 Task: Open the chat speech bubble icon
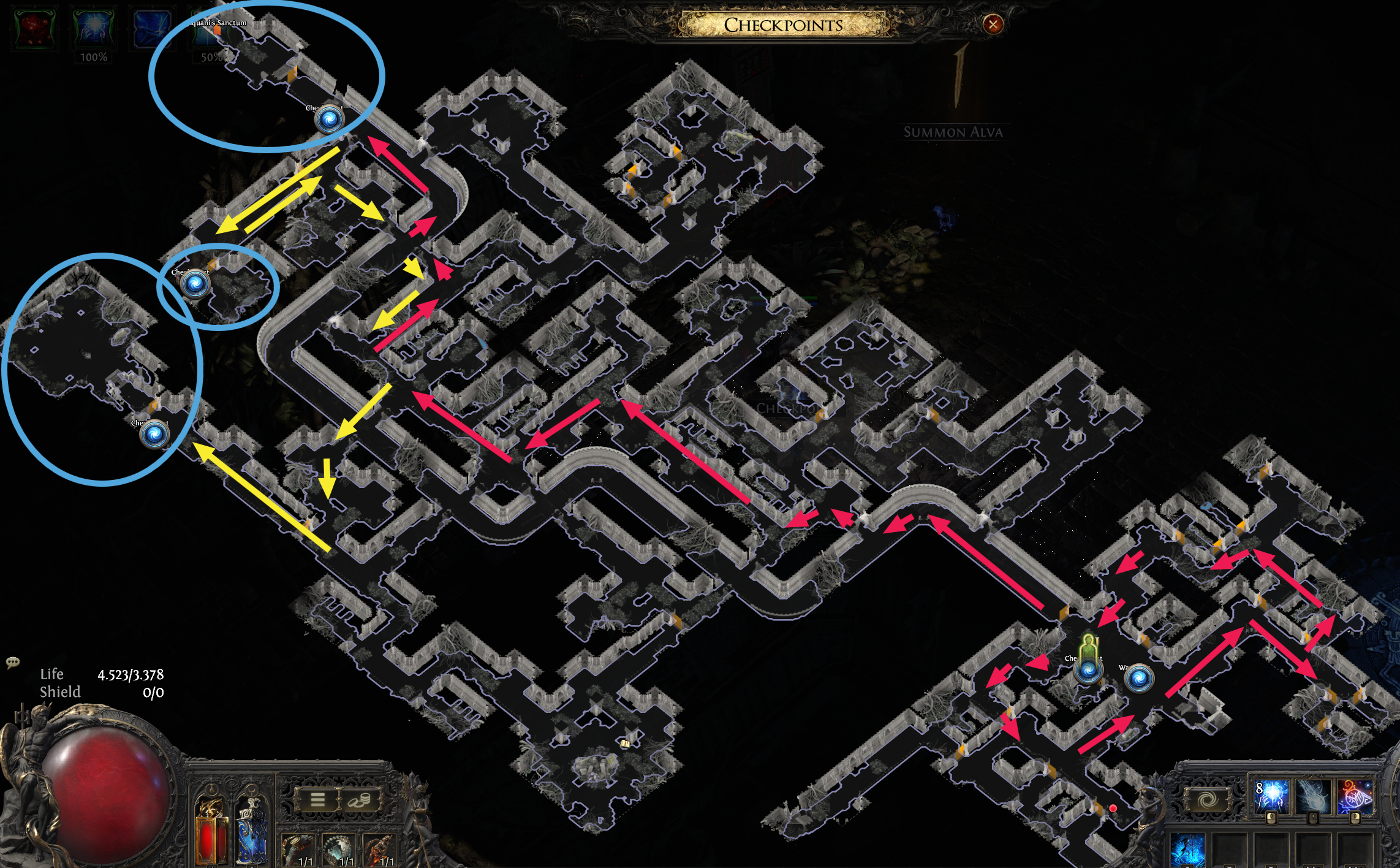point(12,662)
